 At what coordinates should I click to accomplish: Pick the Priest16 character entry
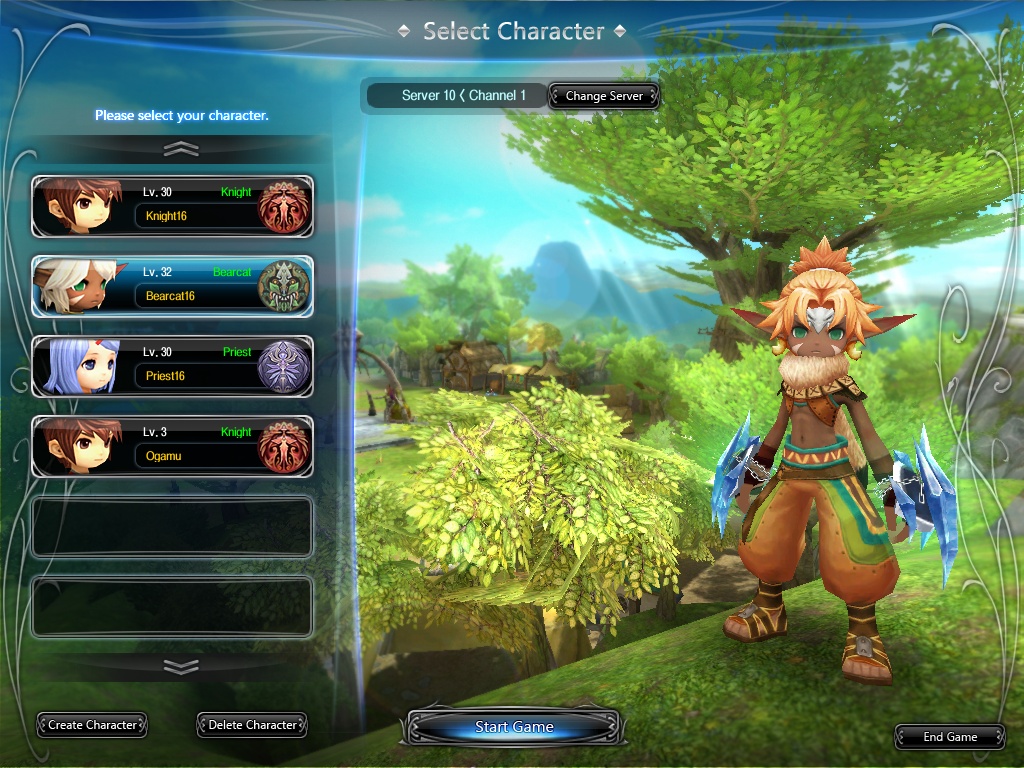coord(172,367)
